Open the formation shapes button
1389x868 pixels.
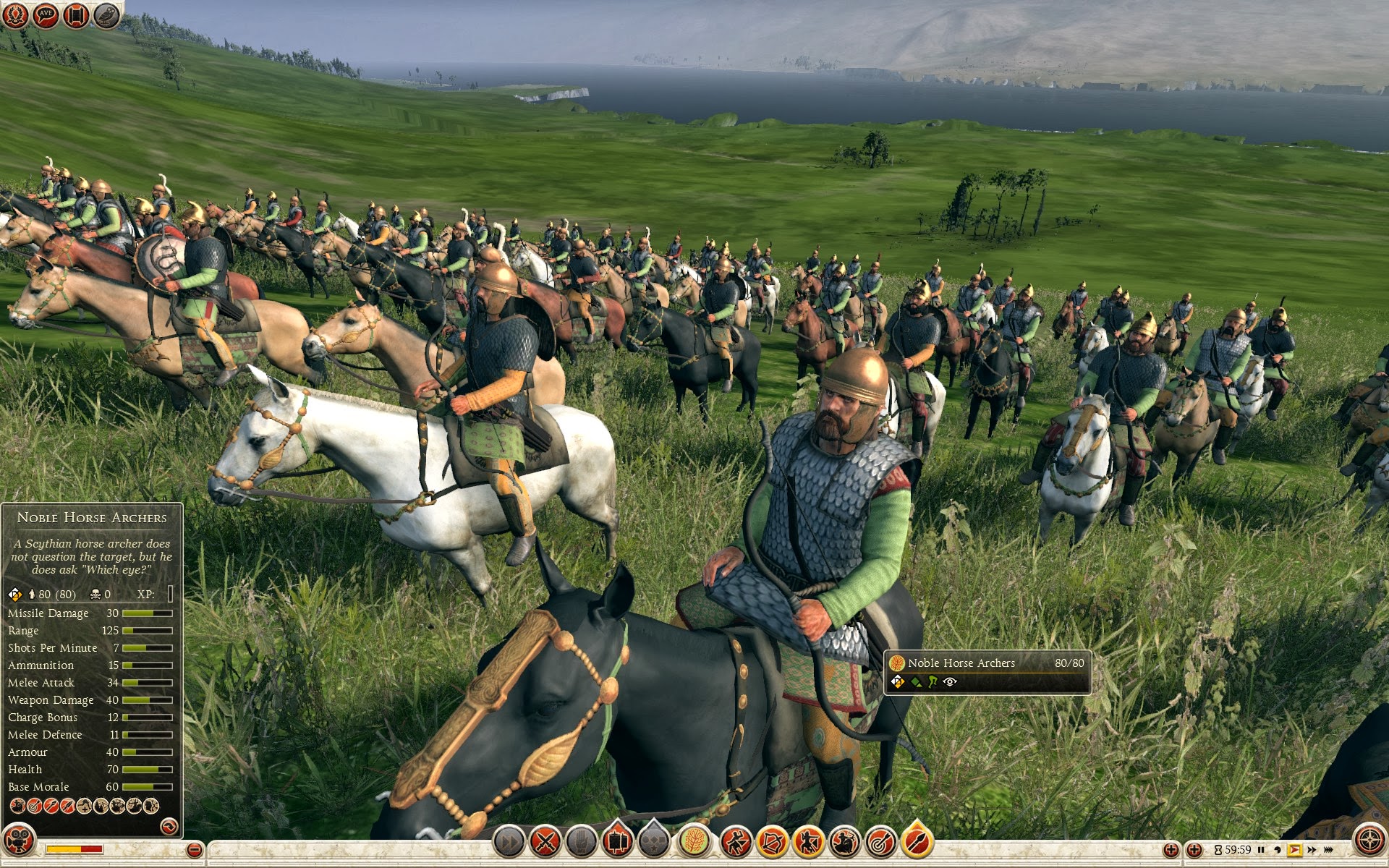tap(654, 842)
